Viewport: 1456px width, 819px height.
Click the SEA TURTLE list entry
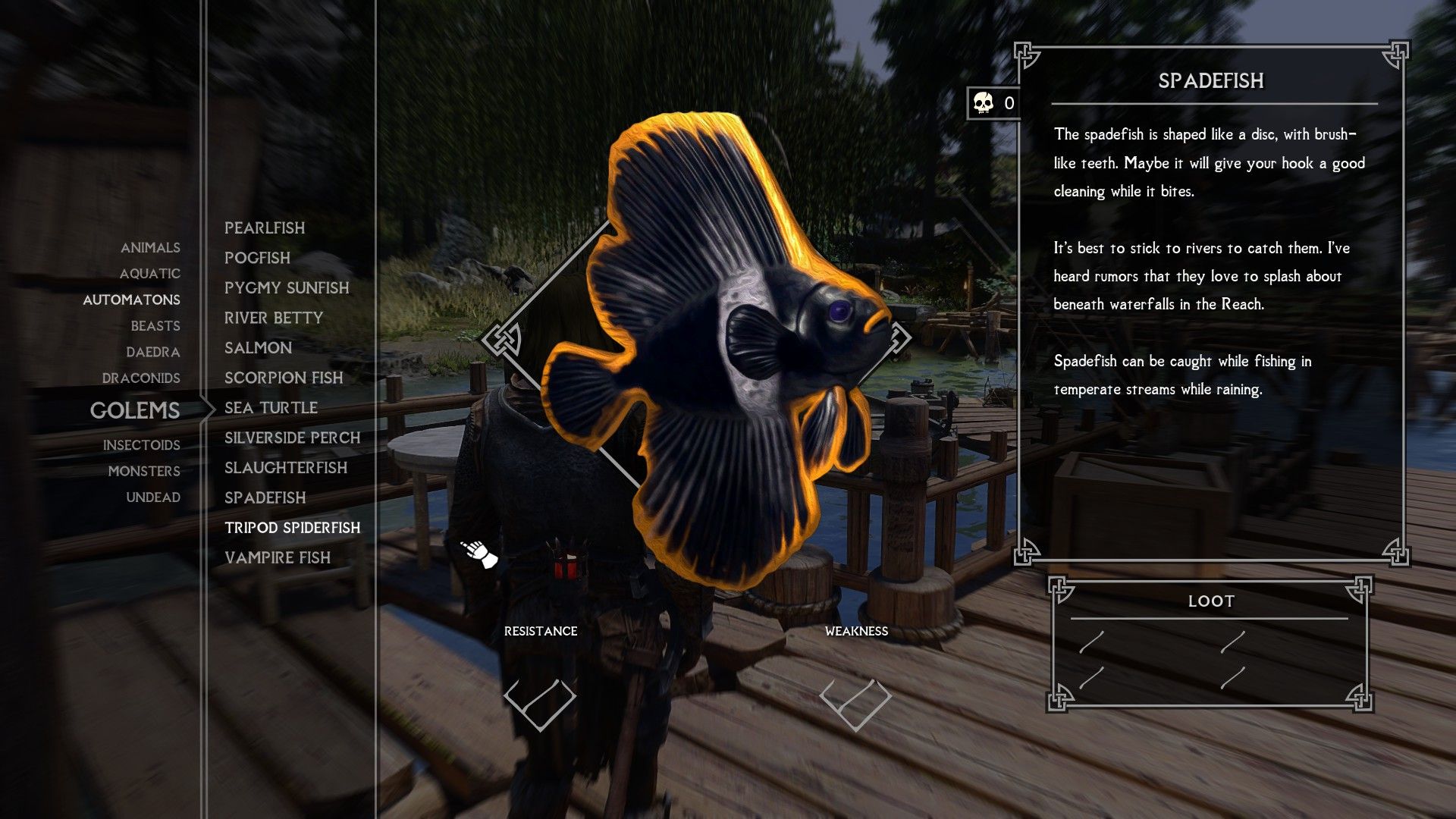(x=271, y=407)
